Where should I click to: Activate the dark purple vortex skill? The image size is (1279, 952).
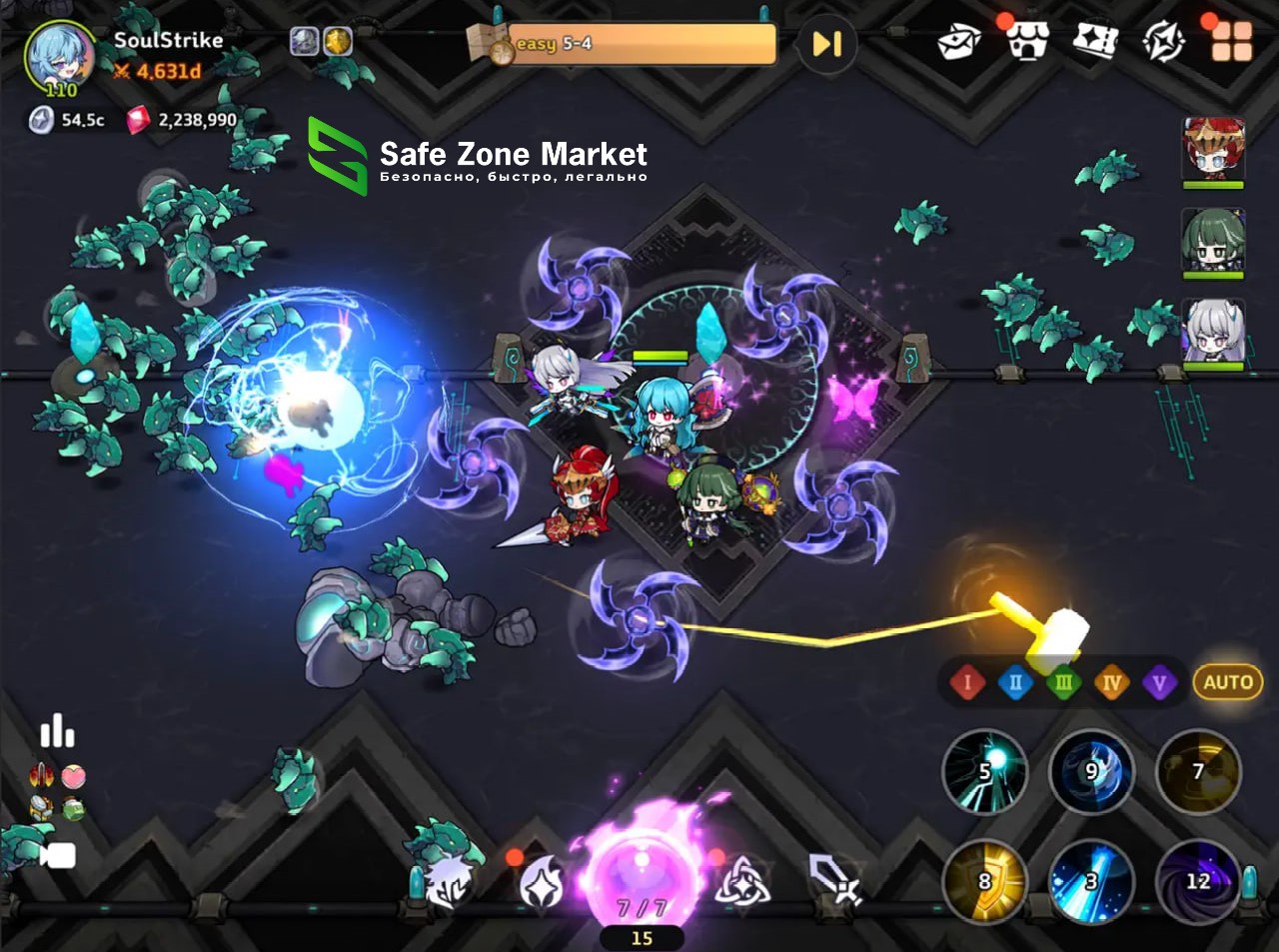(x=1197, y=881)
